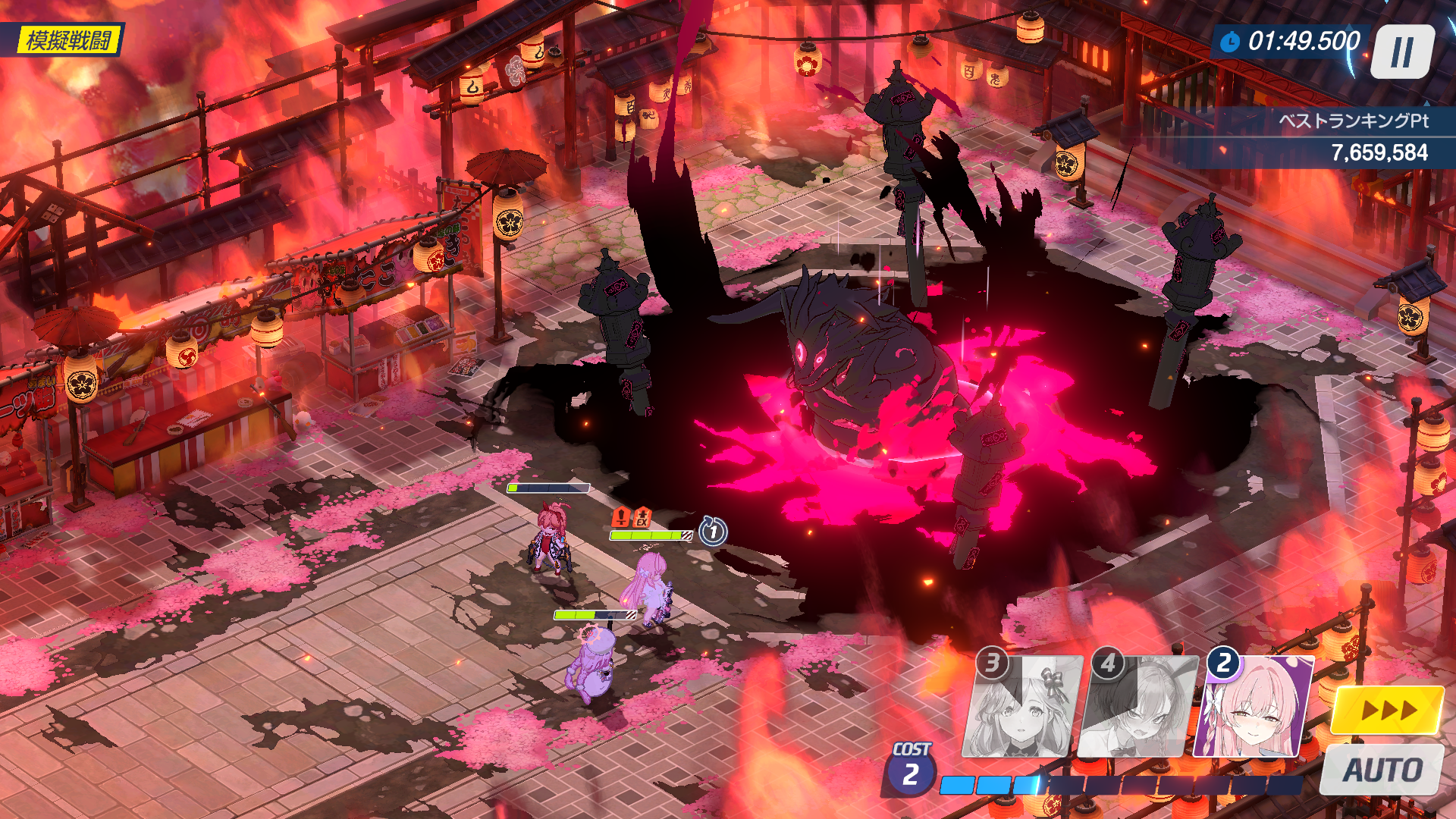
Task: Select the greyed-out cost 4 skill card
Action: point(1139,707)
